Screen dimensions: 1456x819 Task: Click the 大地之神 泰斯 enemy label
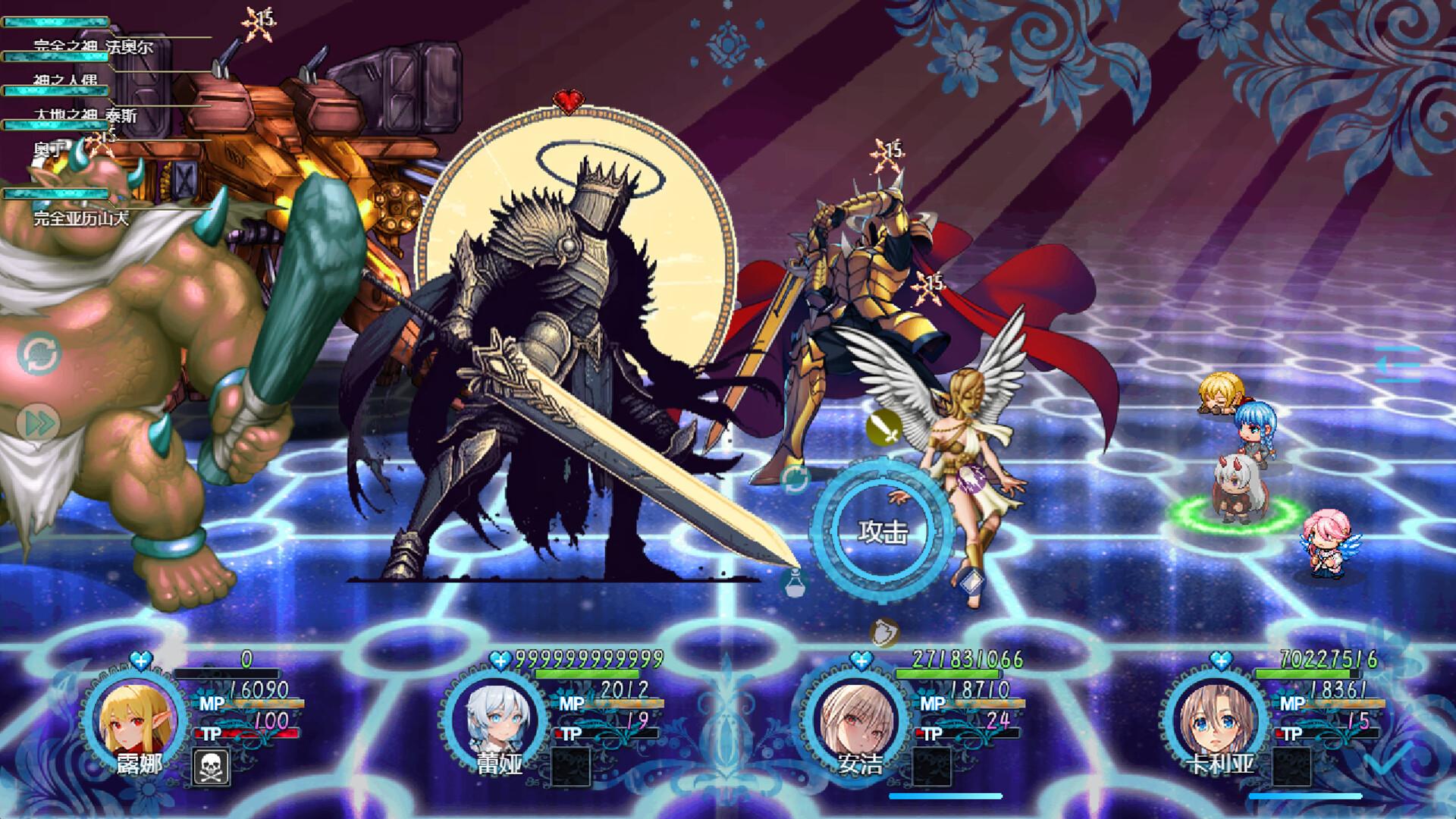click(87, 114)
